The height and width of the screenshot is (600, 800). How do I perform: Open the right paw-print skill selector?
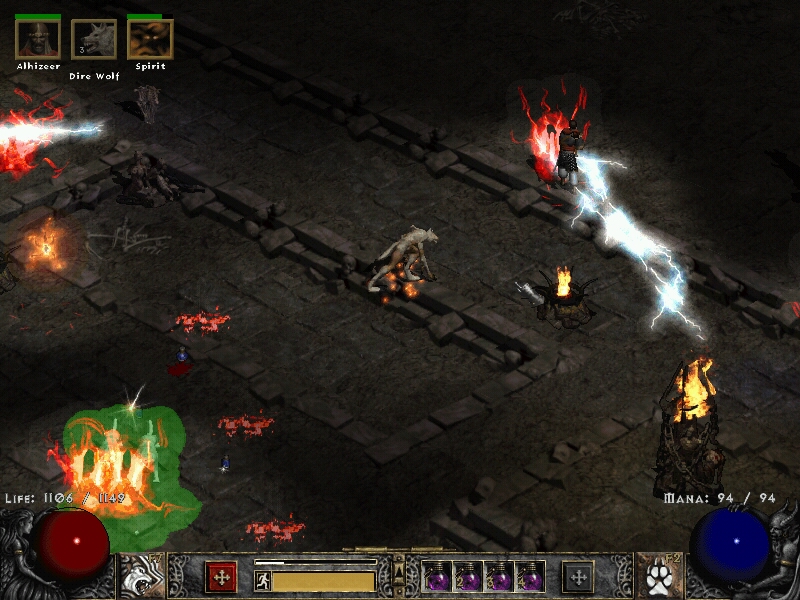[659, 576]
